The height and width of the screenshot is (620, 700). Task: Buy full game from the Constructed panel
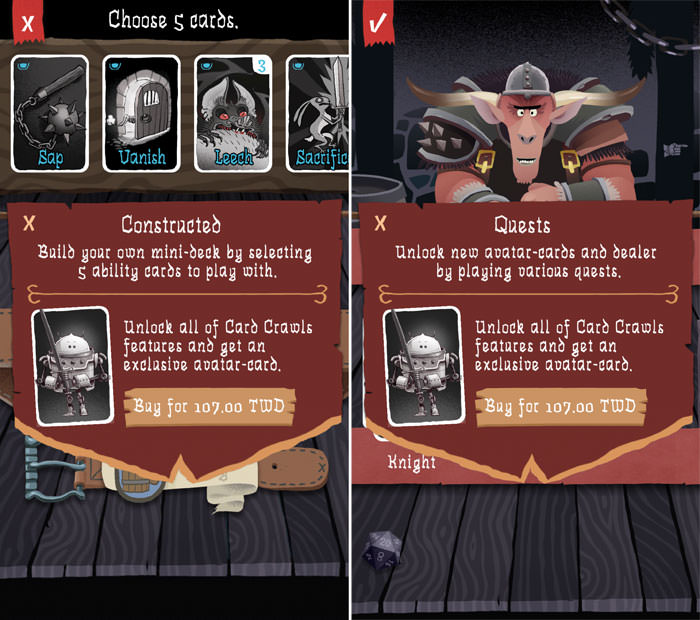point(208,406)
